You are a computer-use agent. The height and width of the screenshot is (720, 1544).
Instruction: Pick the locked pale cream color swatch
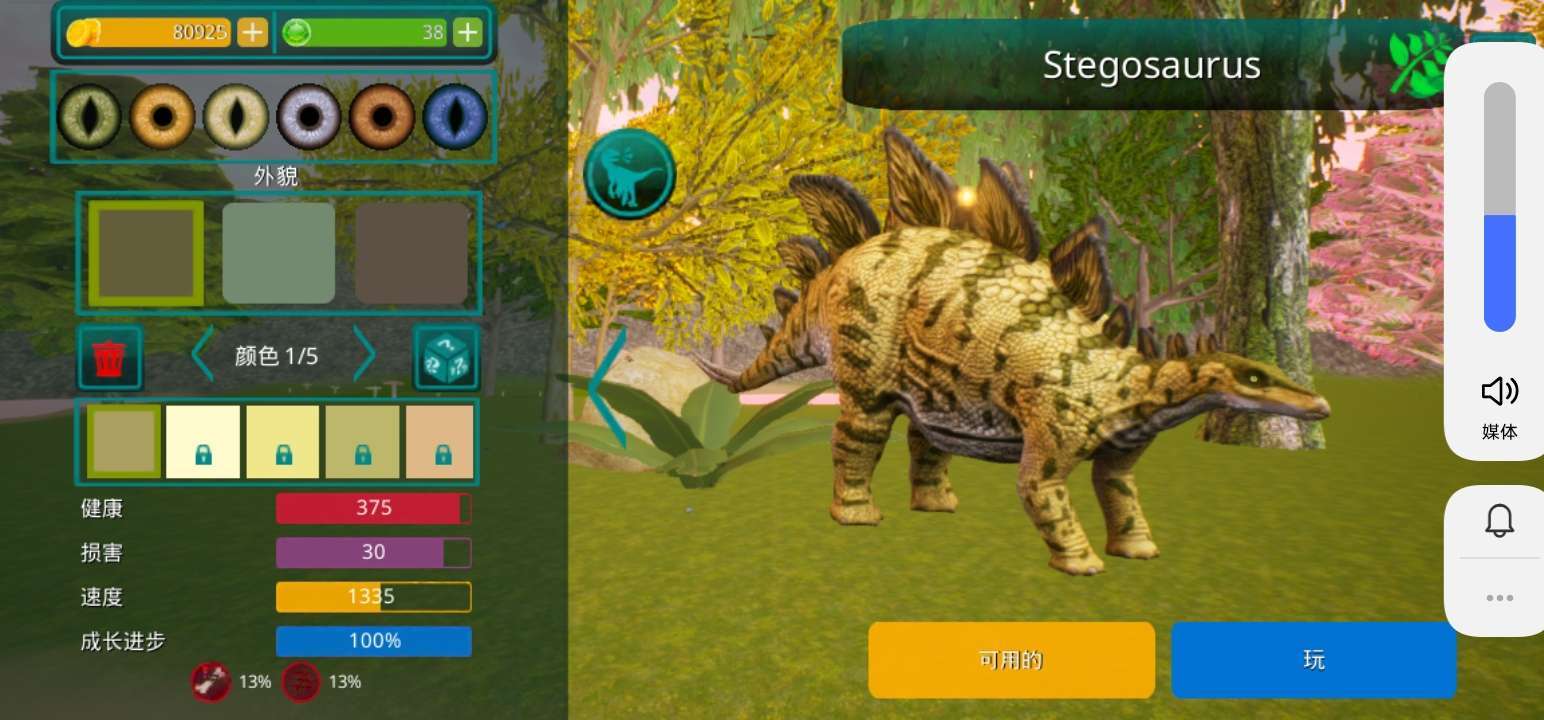203,441
